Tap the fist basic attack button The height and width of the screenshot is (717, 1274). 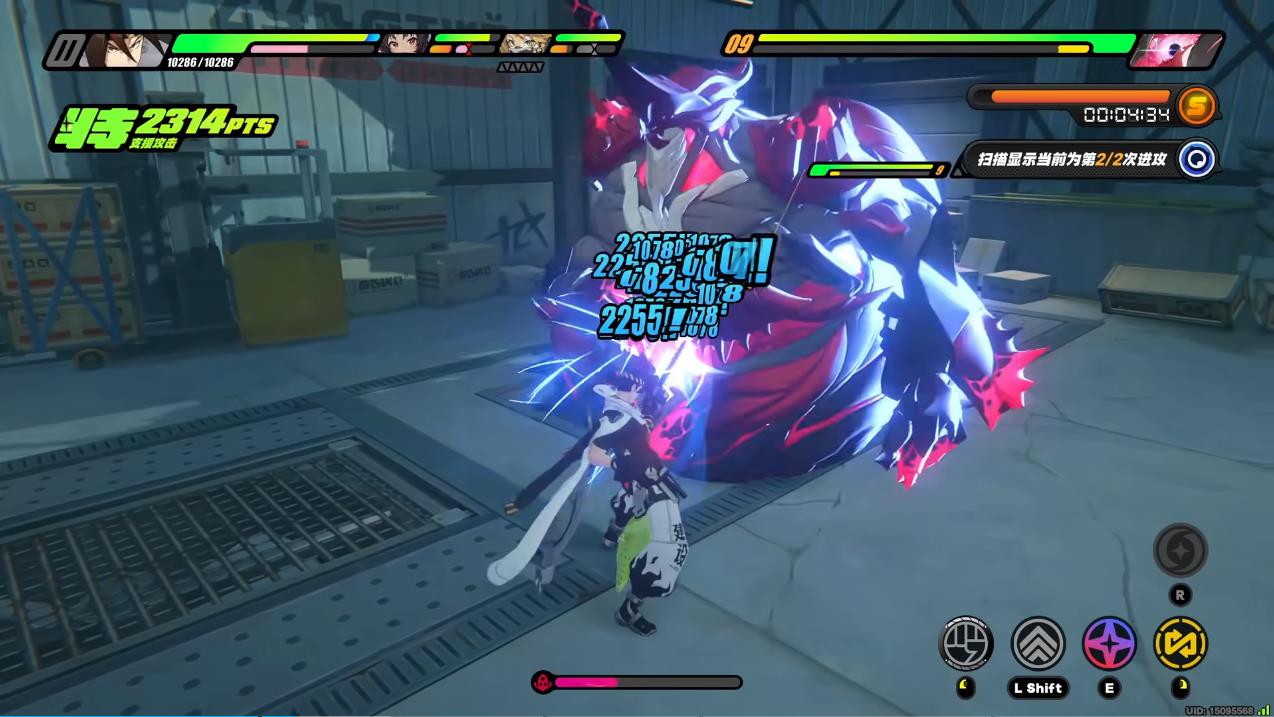(966, 643)
